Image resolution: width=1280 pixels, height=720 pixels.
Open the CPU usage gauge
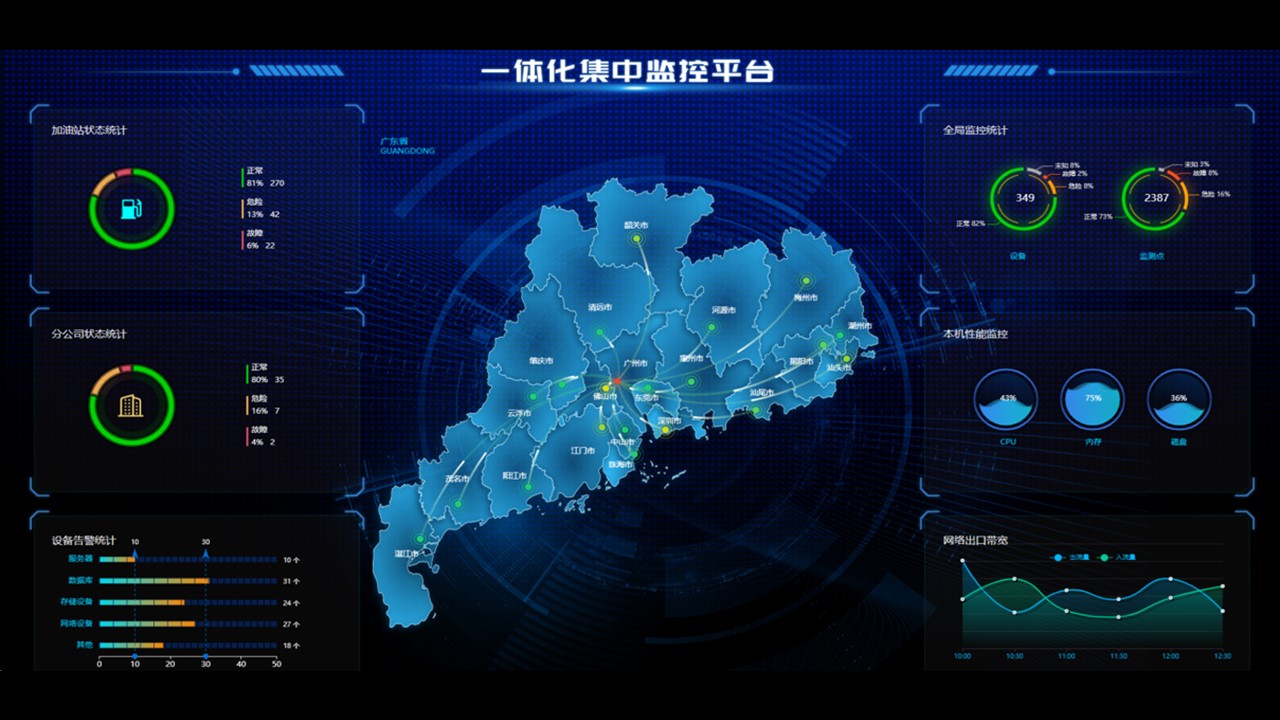pos(1007,400)
